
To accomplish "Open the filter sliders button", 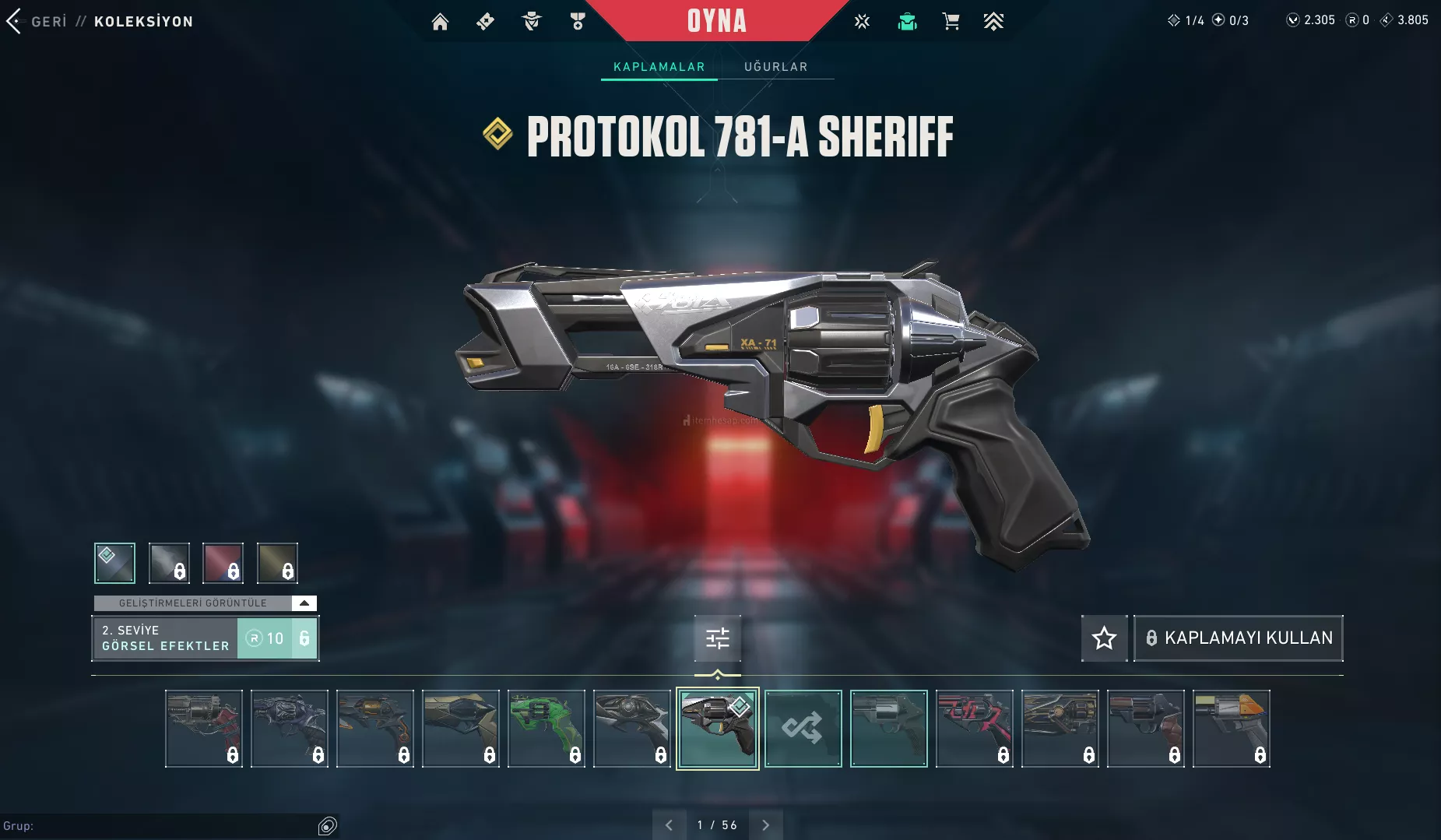I will point(717,638).
